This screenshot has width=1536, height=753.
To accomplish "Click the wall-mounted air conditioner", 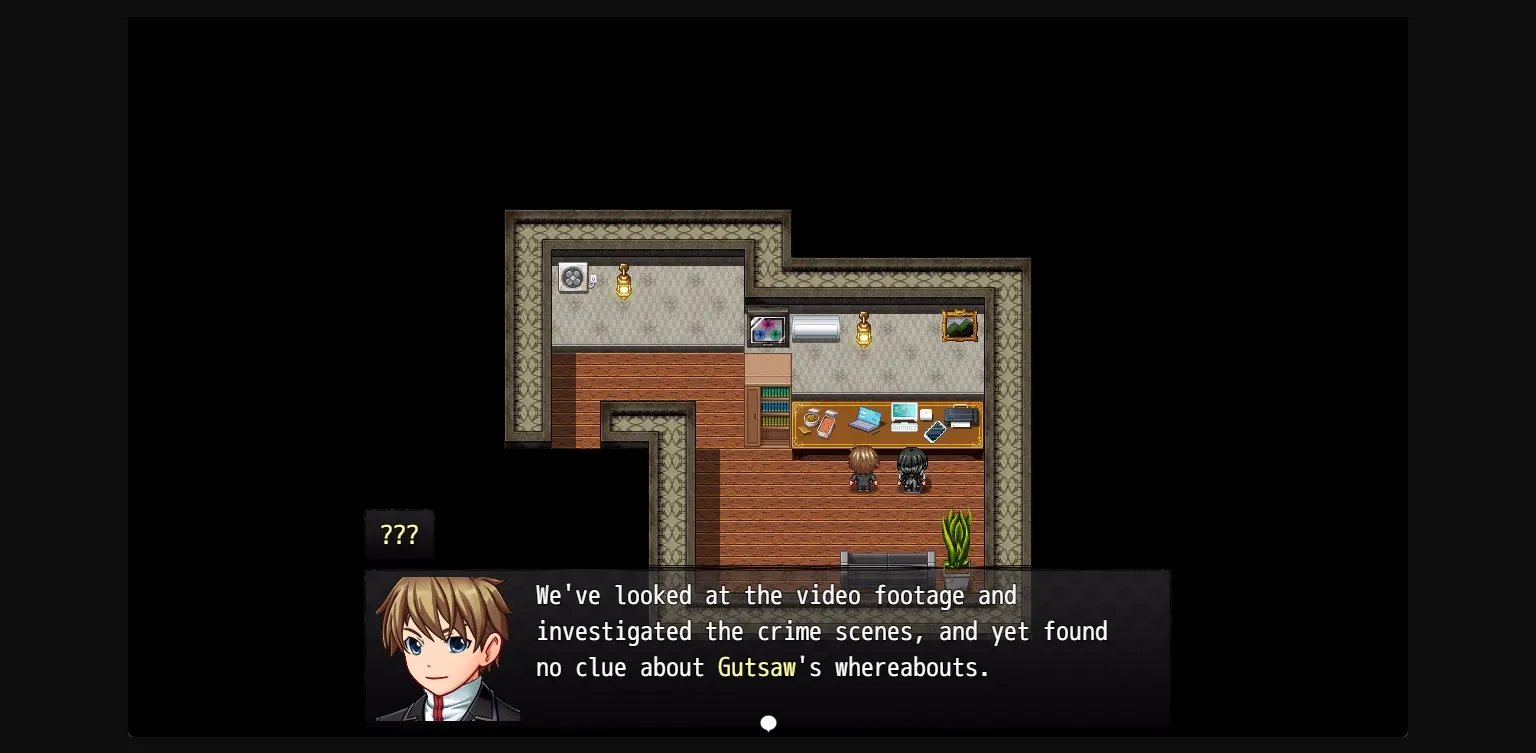I will [816, 328].
